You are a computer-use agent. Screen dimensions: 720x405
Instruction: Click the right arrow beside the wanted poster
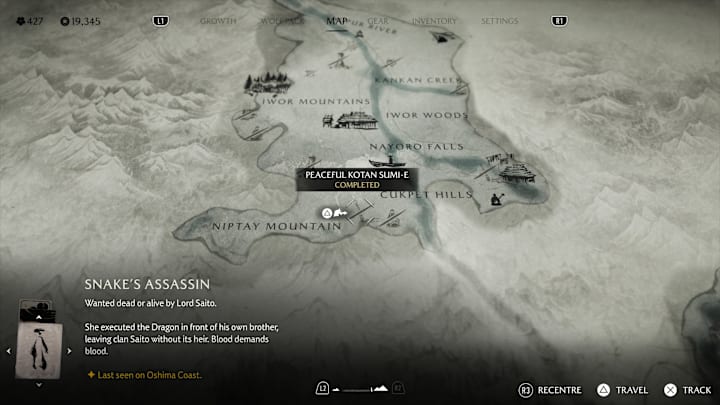69,350
